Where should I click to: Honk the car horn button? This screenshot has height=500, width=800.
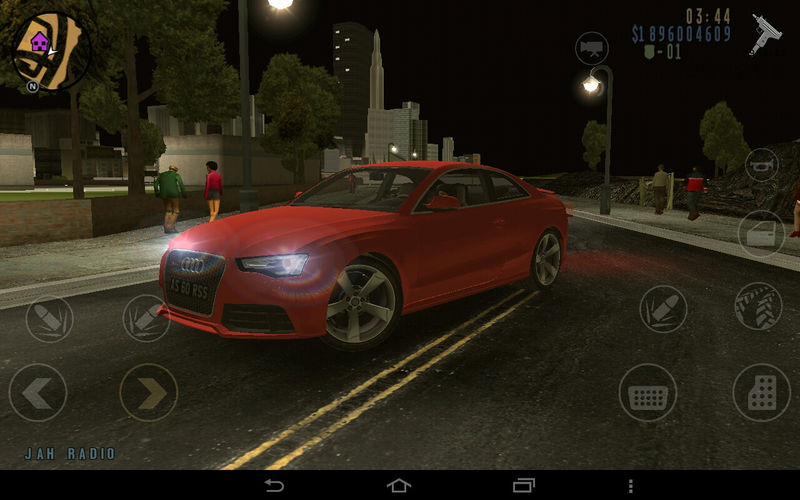coord(764,165)
